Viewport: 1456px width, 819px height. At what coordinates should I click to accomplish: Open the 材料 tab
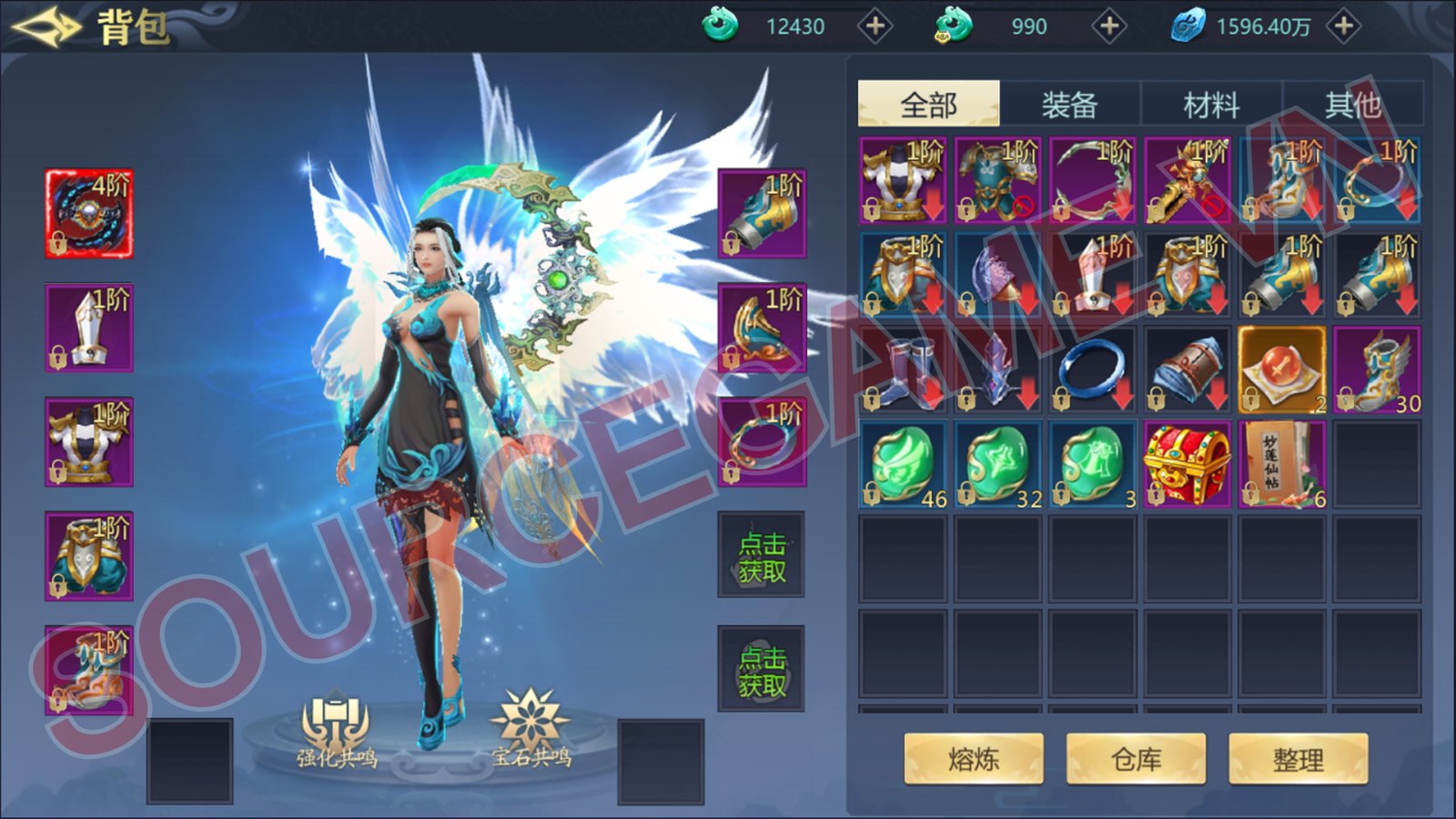click(x=1211, y=105)
